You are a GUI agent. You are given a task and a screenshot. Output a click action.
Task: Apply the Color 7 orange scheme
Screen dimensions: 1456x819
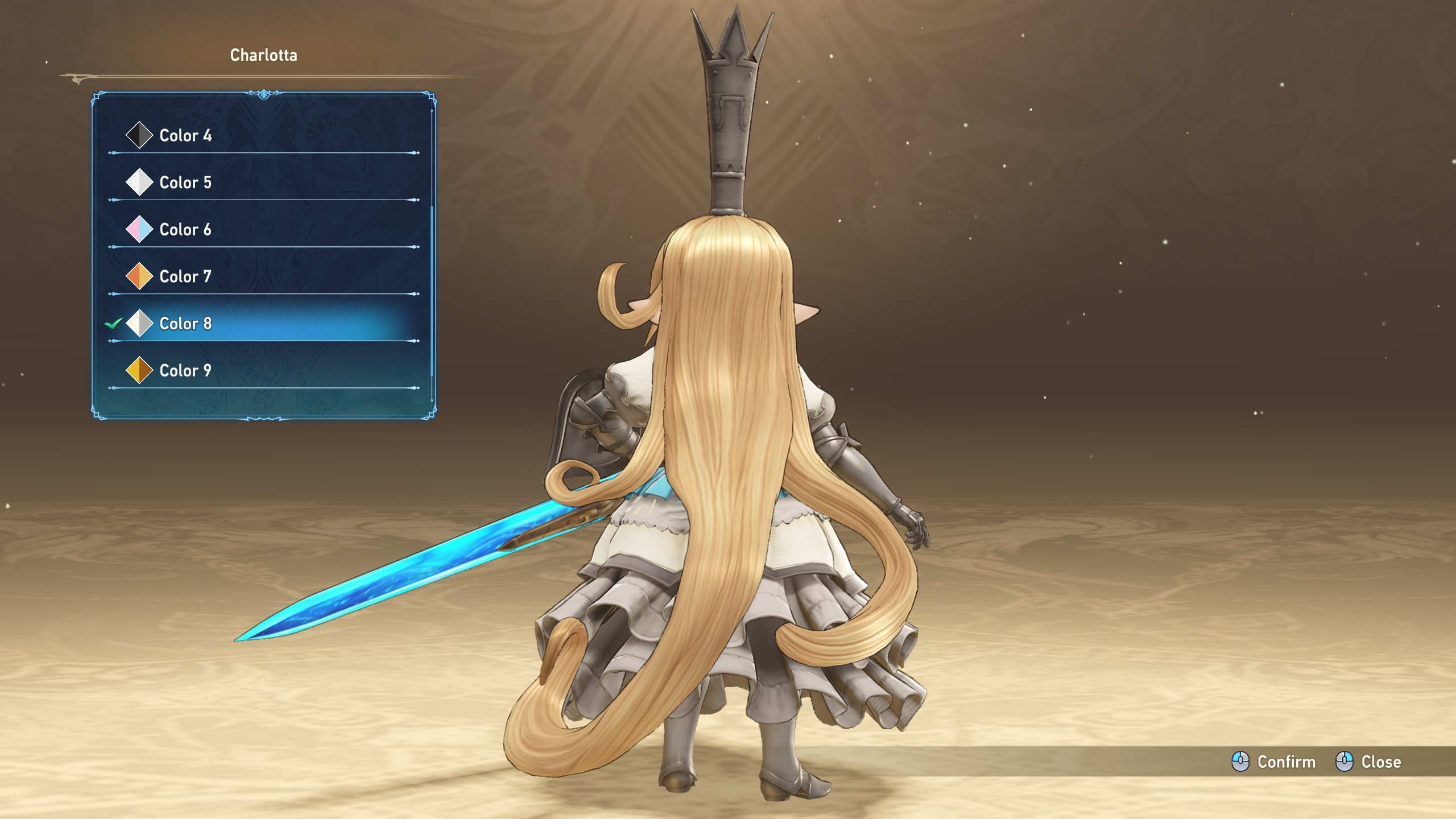tap(185, 277)
